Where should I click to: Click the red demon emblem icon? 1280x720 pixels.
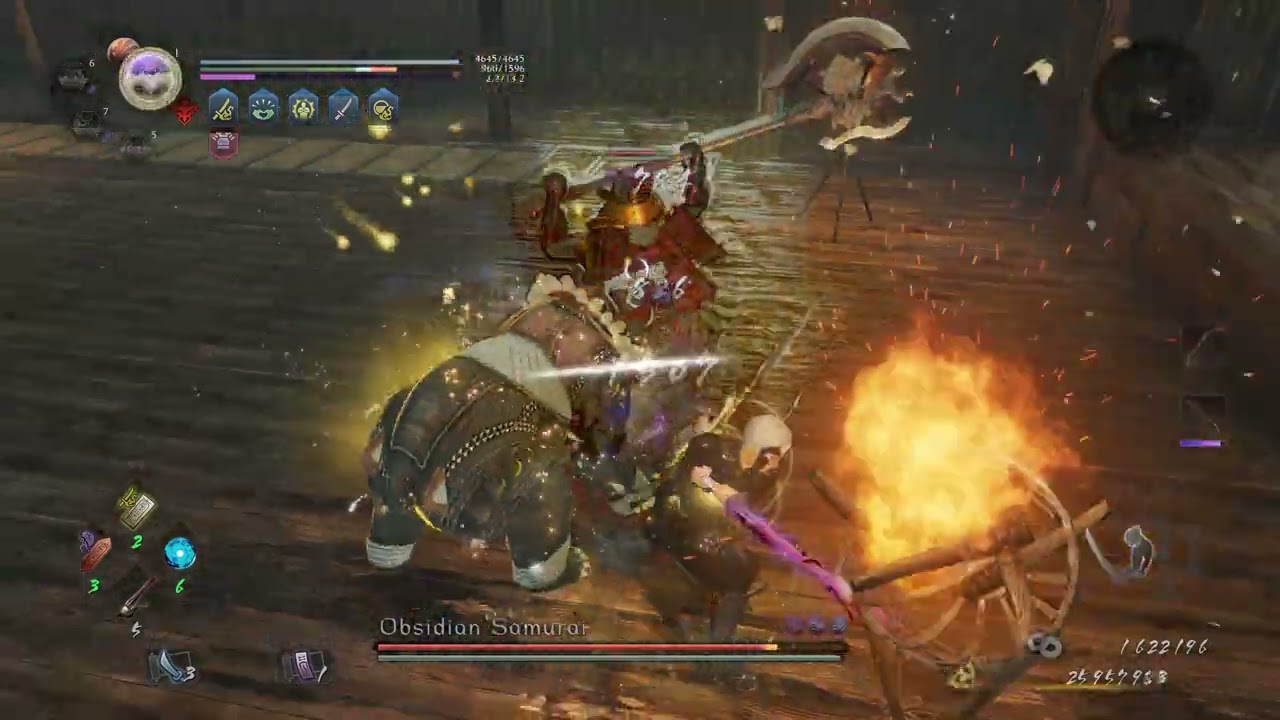click(185, 112)
